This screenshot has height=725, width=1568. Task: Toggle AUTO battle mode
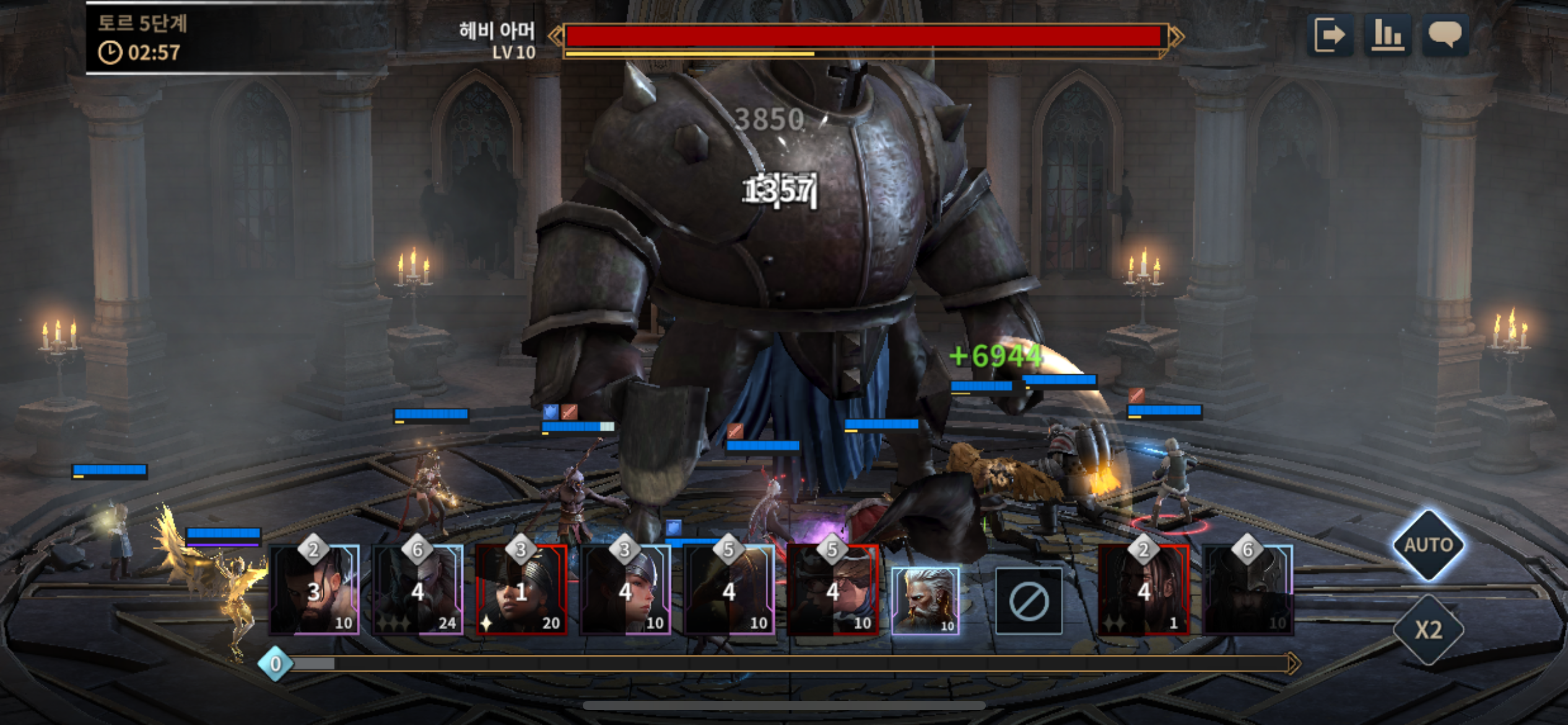point(1428,545)
